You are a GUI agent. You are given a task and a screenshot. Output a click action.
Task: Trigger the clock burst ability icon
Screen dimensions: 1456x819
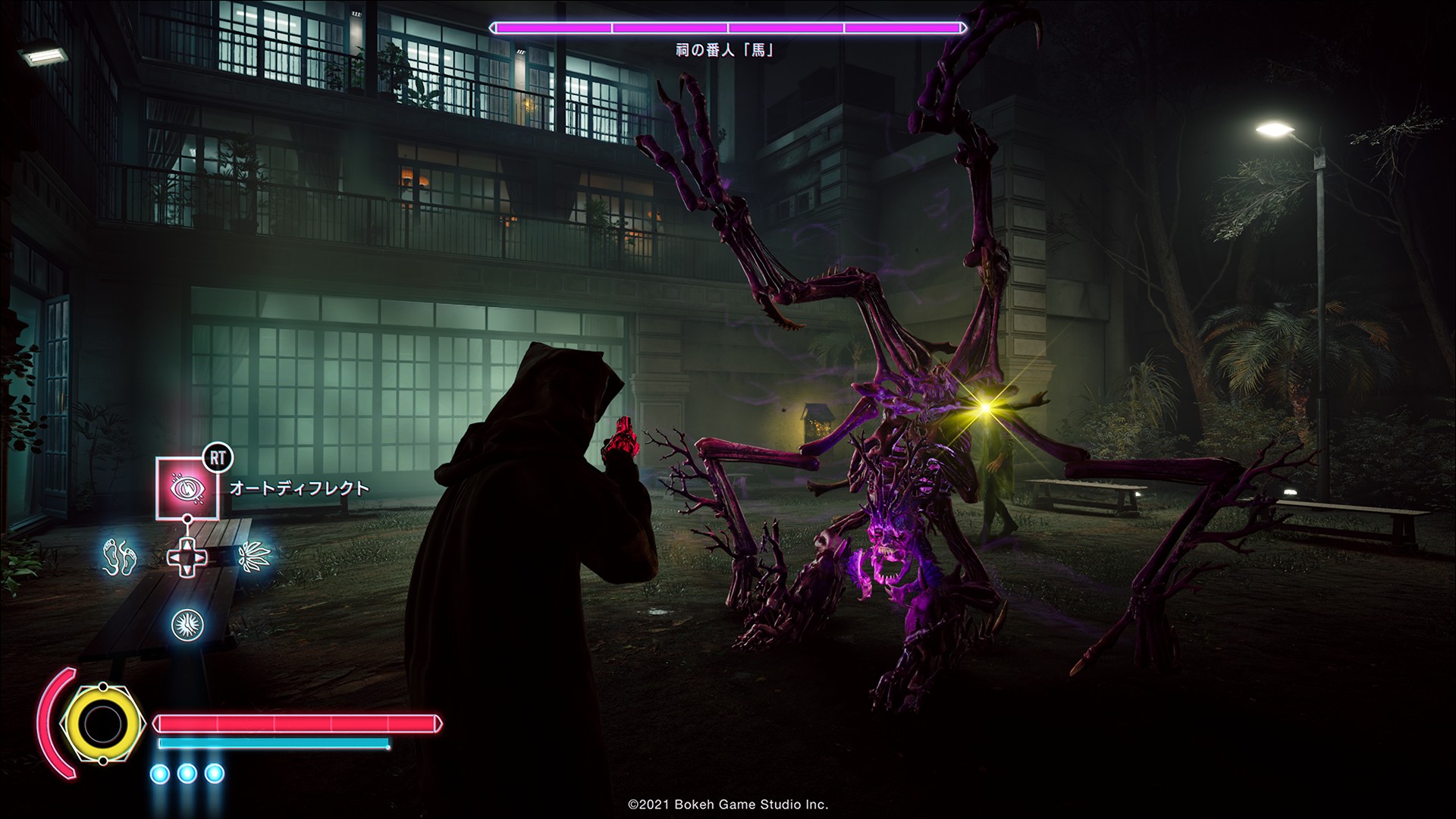click(x=187, y=623)
